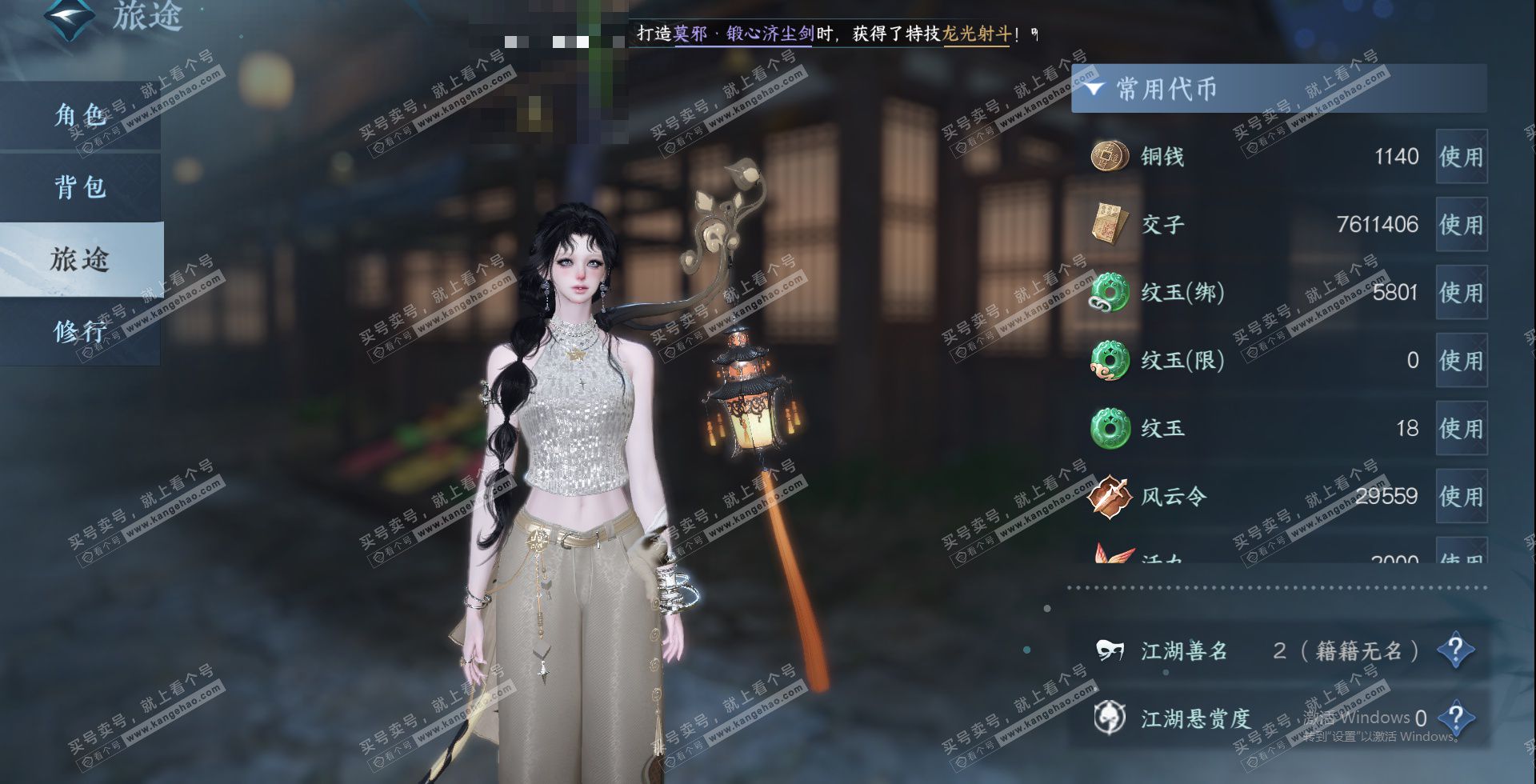1536x784 pixels.
Task: Click 使用 for the 18 纹玉
Action: coord(1461,429)
